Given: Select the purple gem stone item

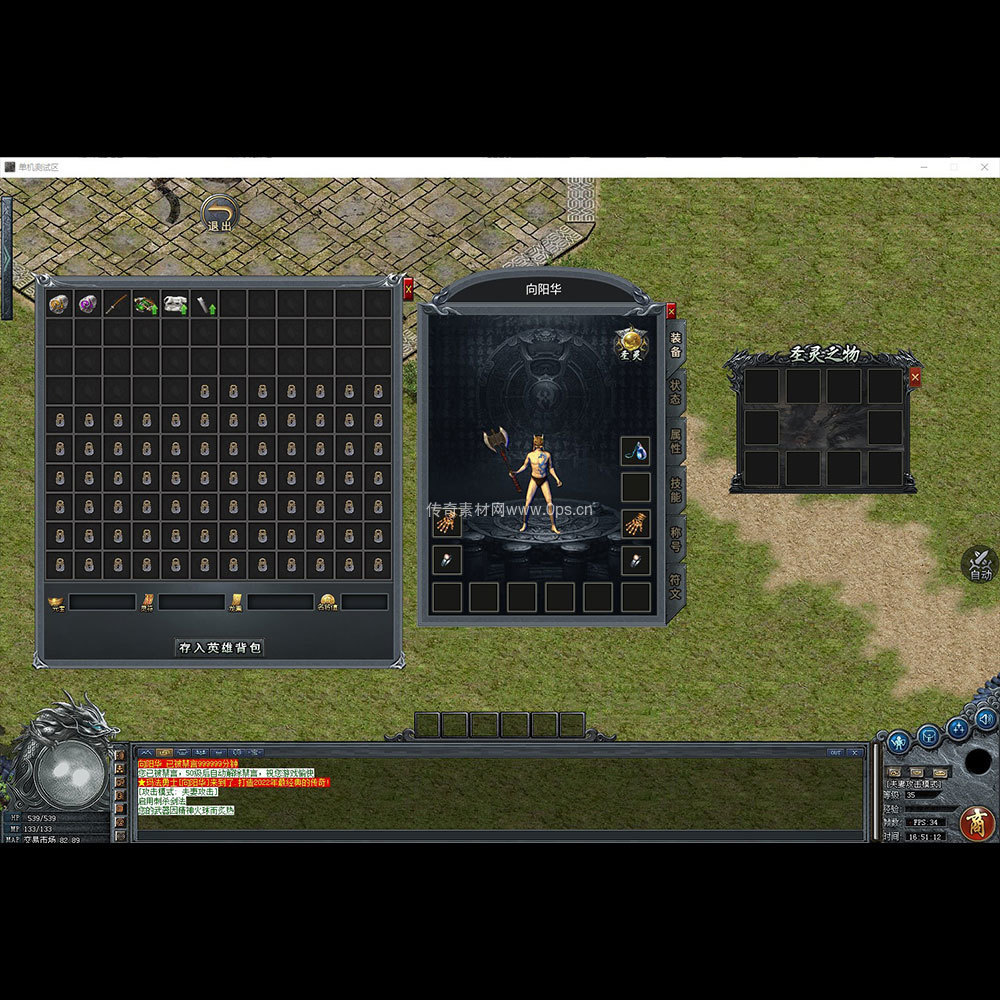Looking at the screenshot, I should 89,303.
